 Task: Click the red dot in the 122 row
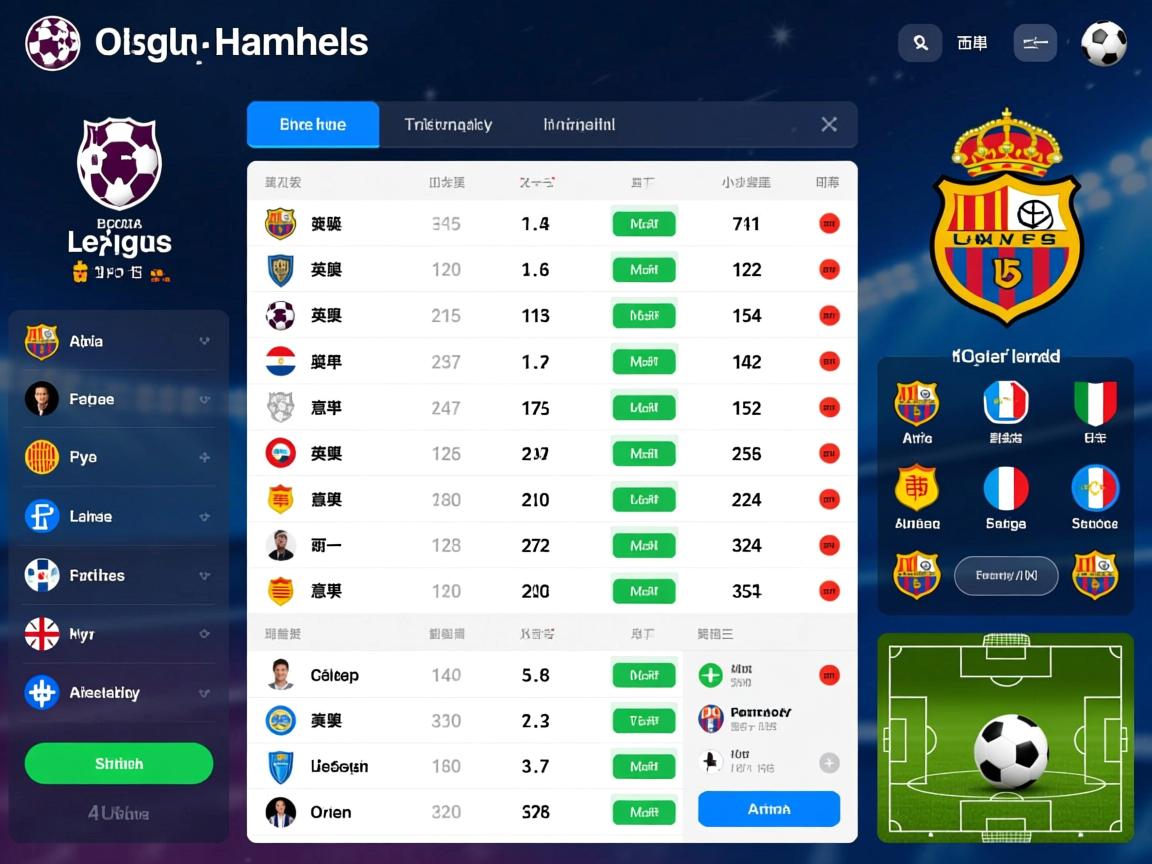click(829, 269)
